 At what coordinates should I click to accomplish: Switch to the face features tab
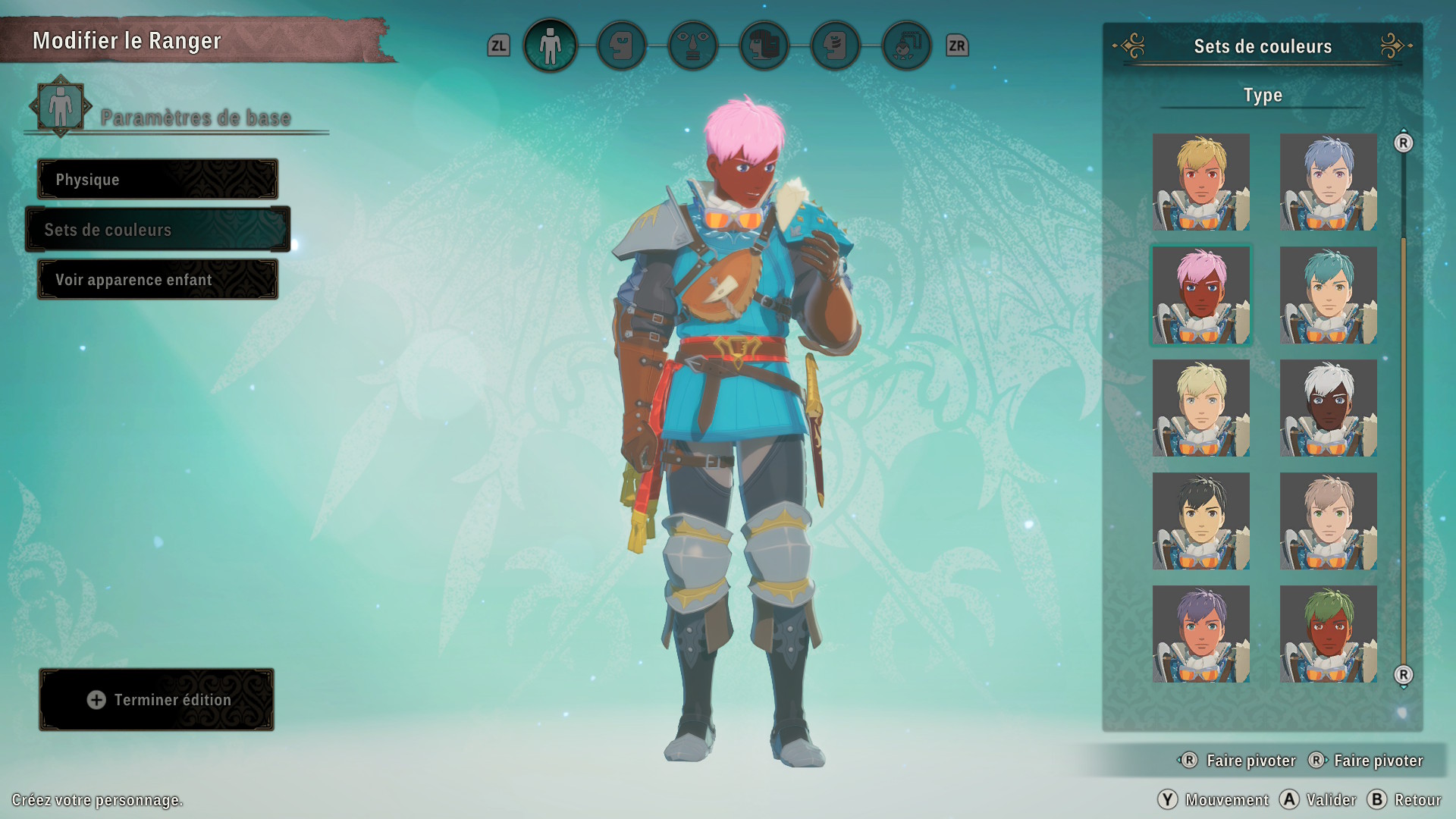(x=692, y=46)
